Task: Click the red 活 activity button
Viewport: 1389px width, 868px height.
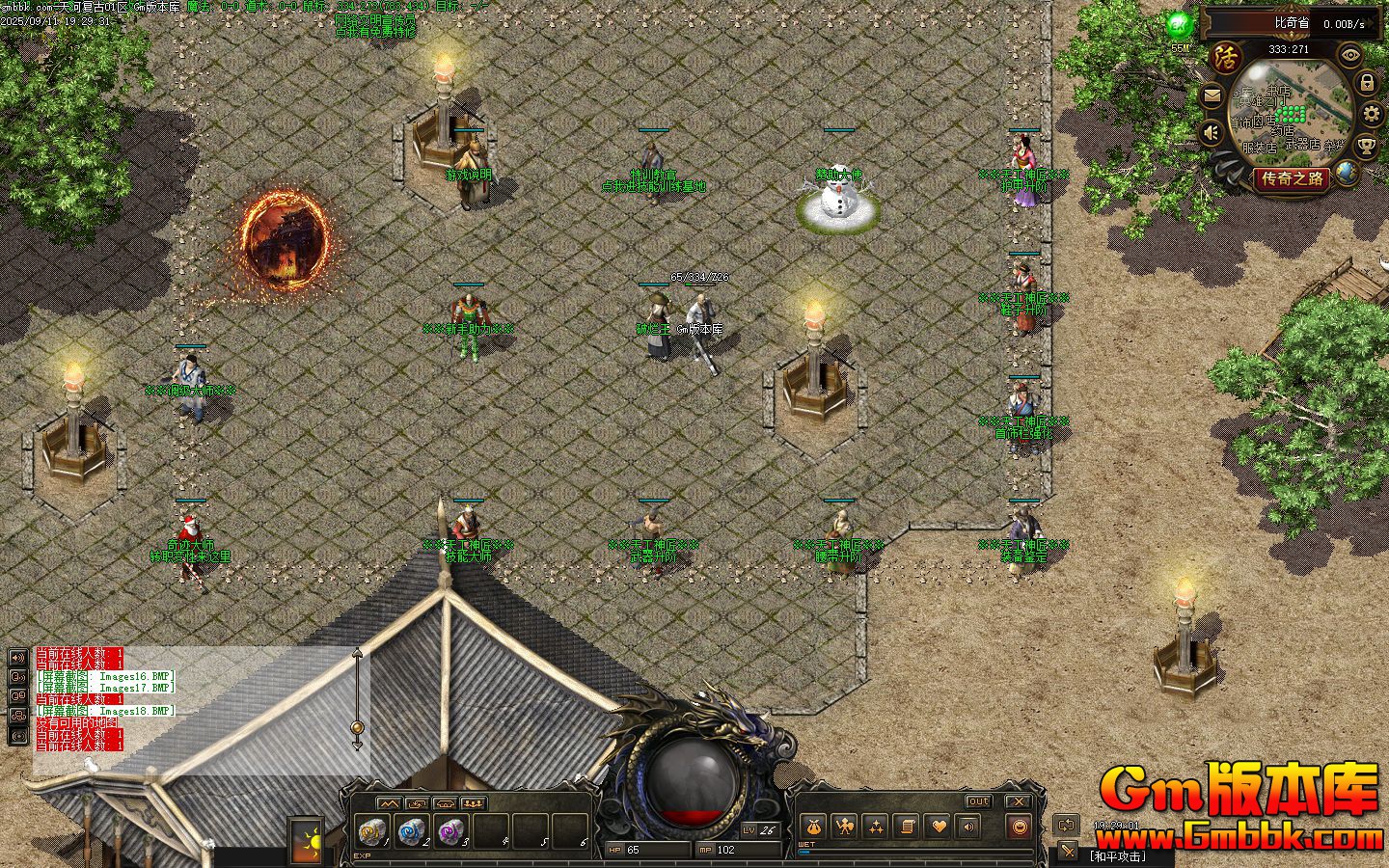Action: tap(1225, 56)
